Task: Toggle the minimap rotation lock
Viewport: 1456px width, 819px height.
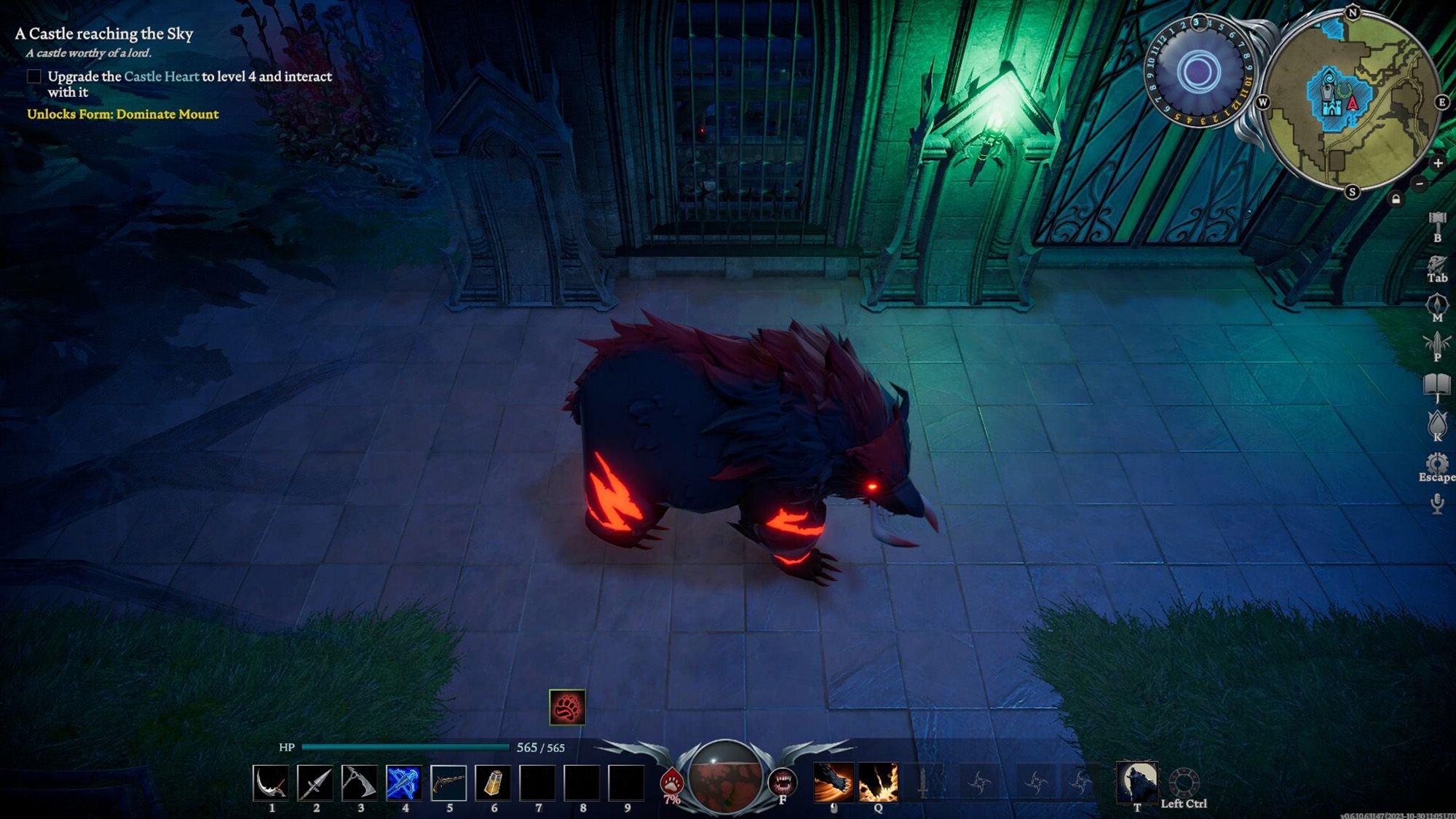Action: pyautogui.click(x=1396, y=199)
